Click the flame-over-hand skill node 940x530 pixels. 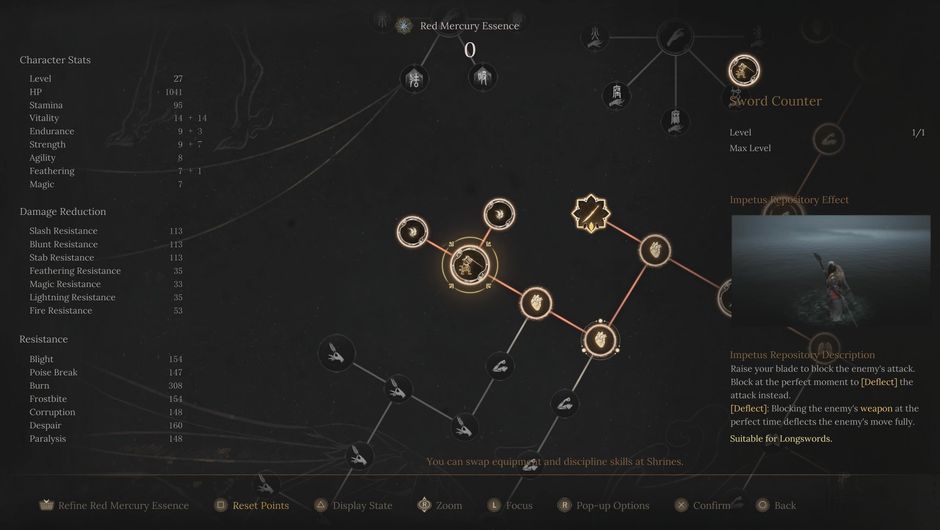pyautogui.click(x=593, y=38)
